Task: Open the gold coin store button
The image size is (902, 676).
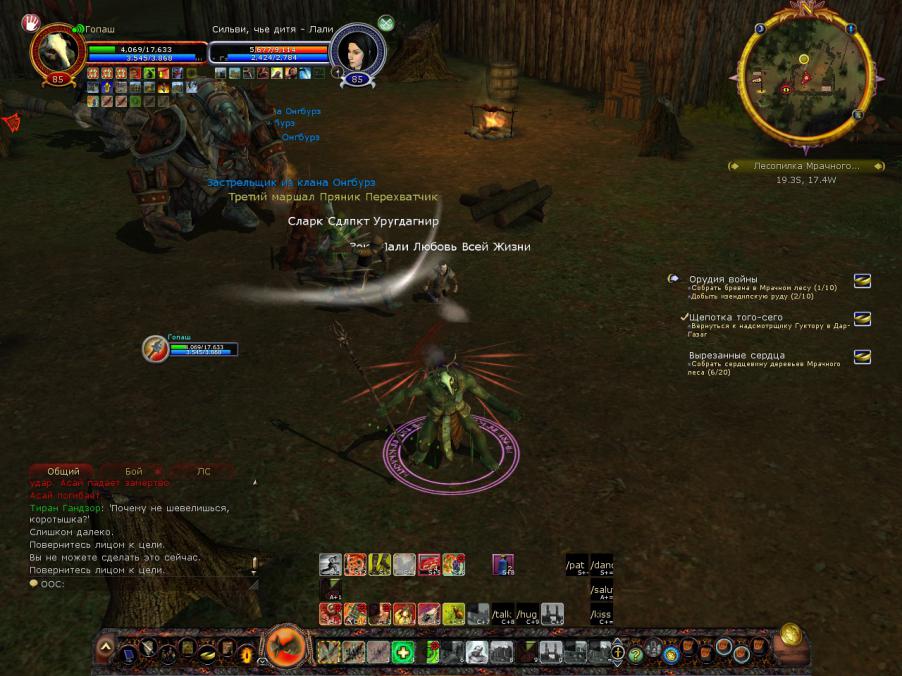Action: [790, 636]
